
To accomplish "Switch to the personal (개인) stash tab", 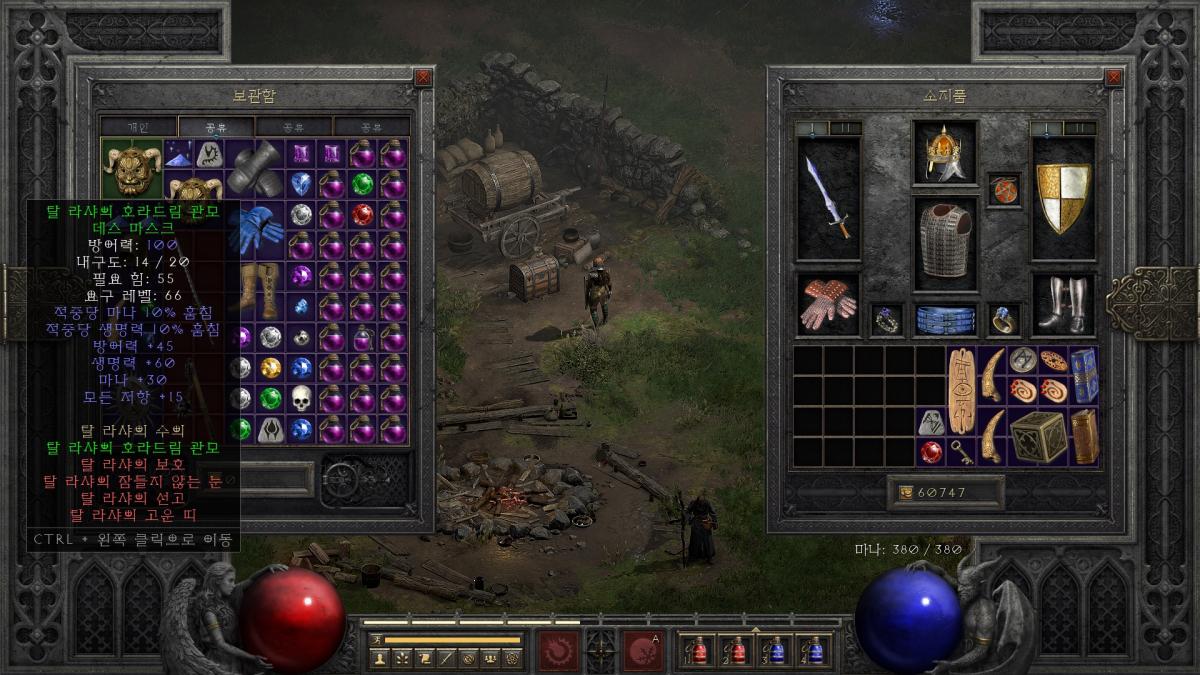I will pyautogui.click(x=138, y=127).
